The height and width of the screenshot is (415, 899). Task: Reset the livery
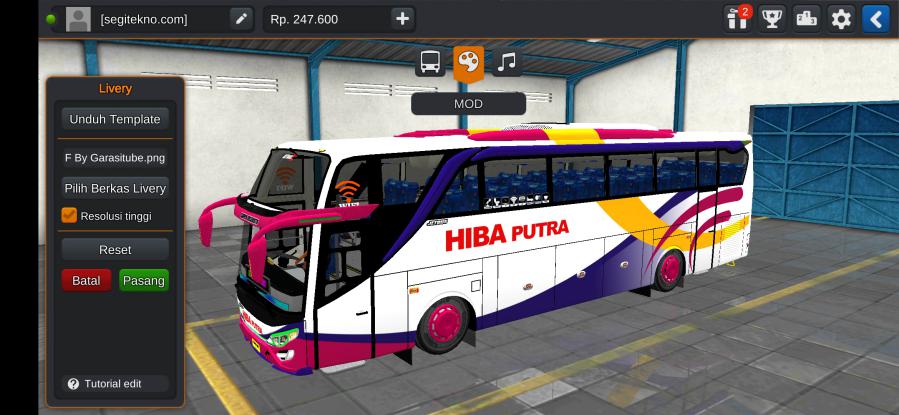(114, 249)
